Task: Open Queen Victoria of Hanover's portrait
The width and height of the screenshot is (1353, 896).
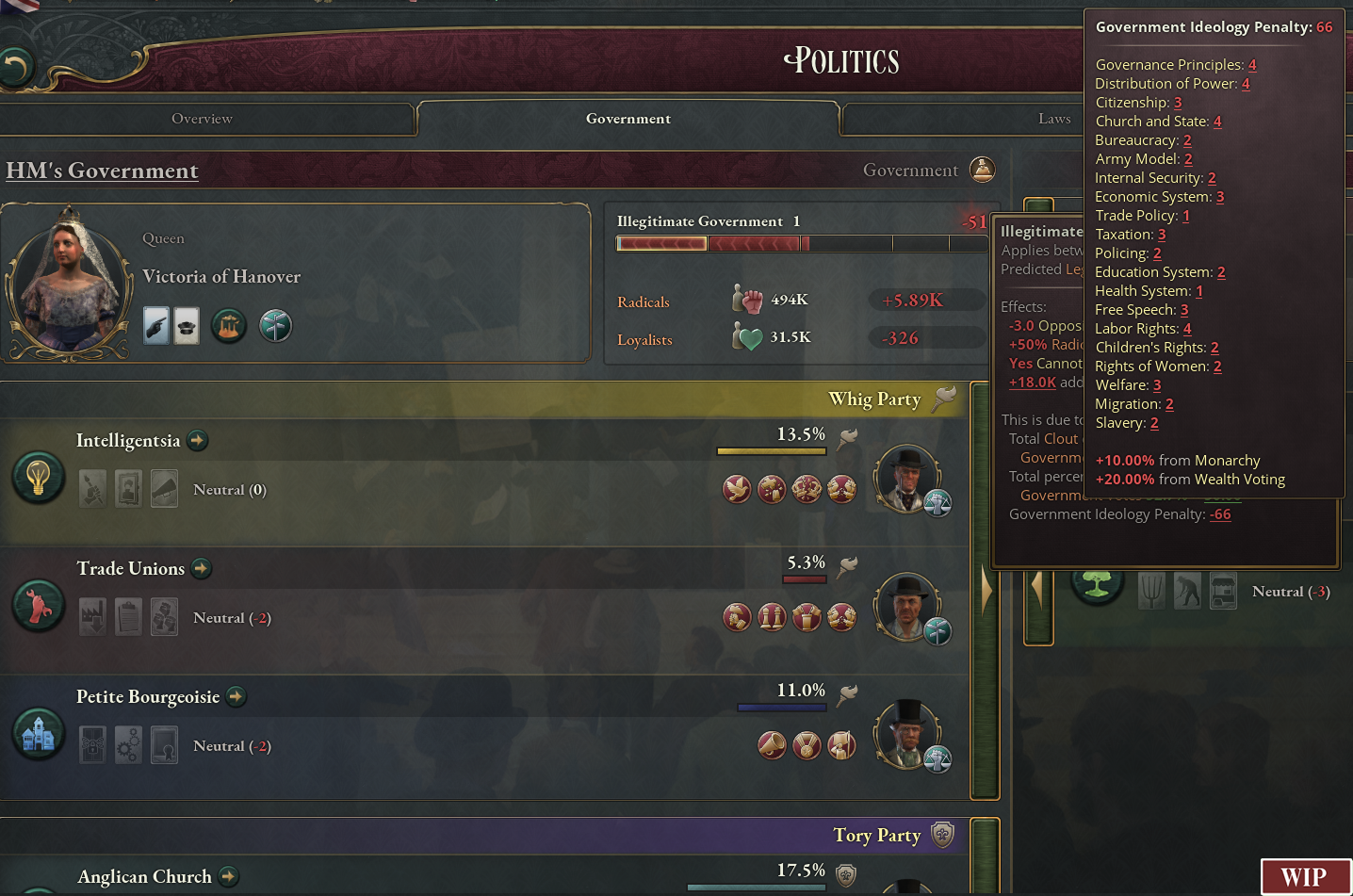Action: (x=69, y=282)
